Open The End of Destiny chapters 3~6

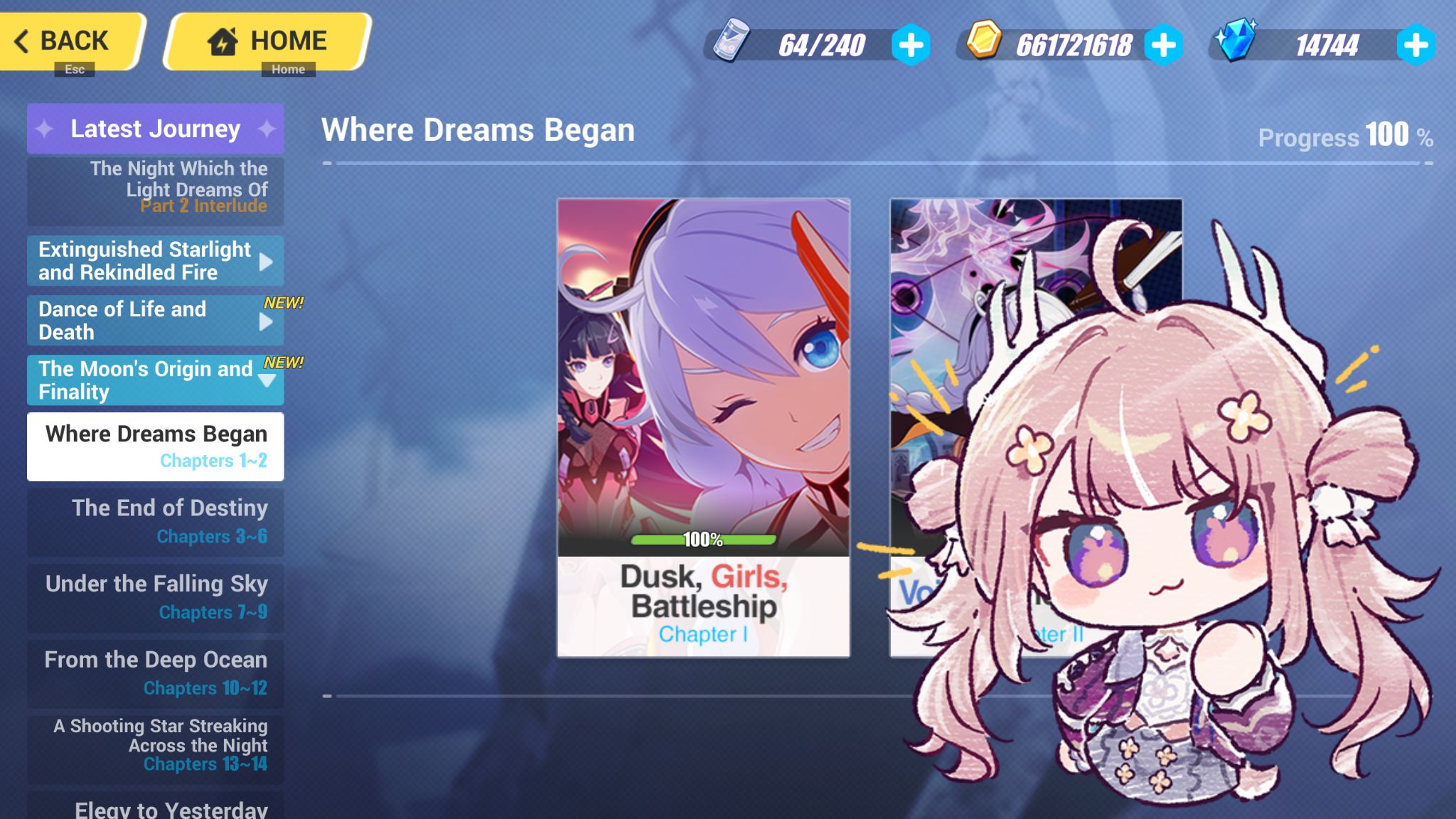pyautogui.click(x=155, y=521)
